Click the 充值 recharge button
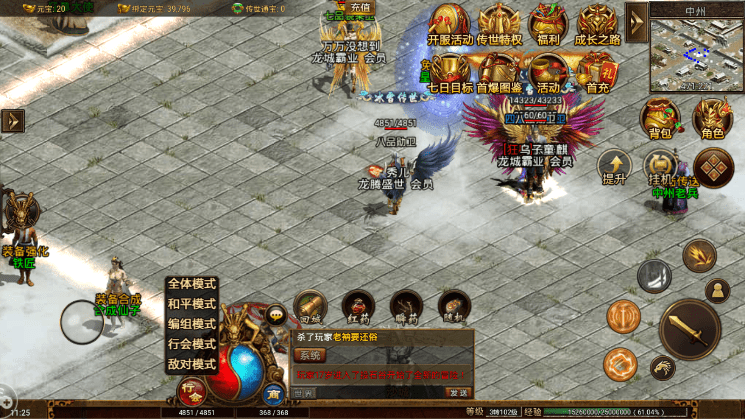The width and height of the screenshot is (745, 419). [x=360, y=7]
